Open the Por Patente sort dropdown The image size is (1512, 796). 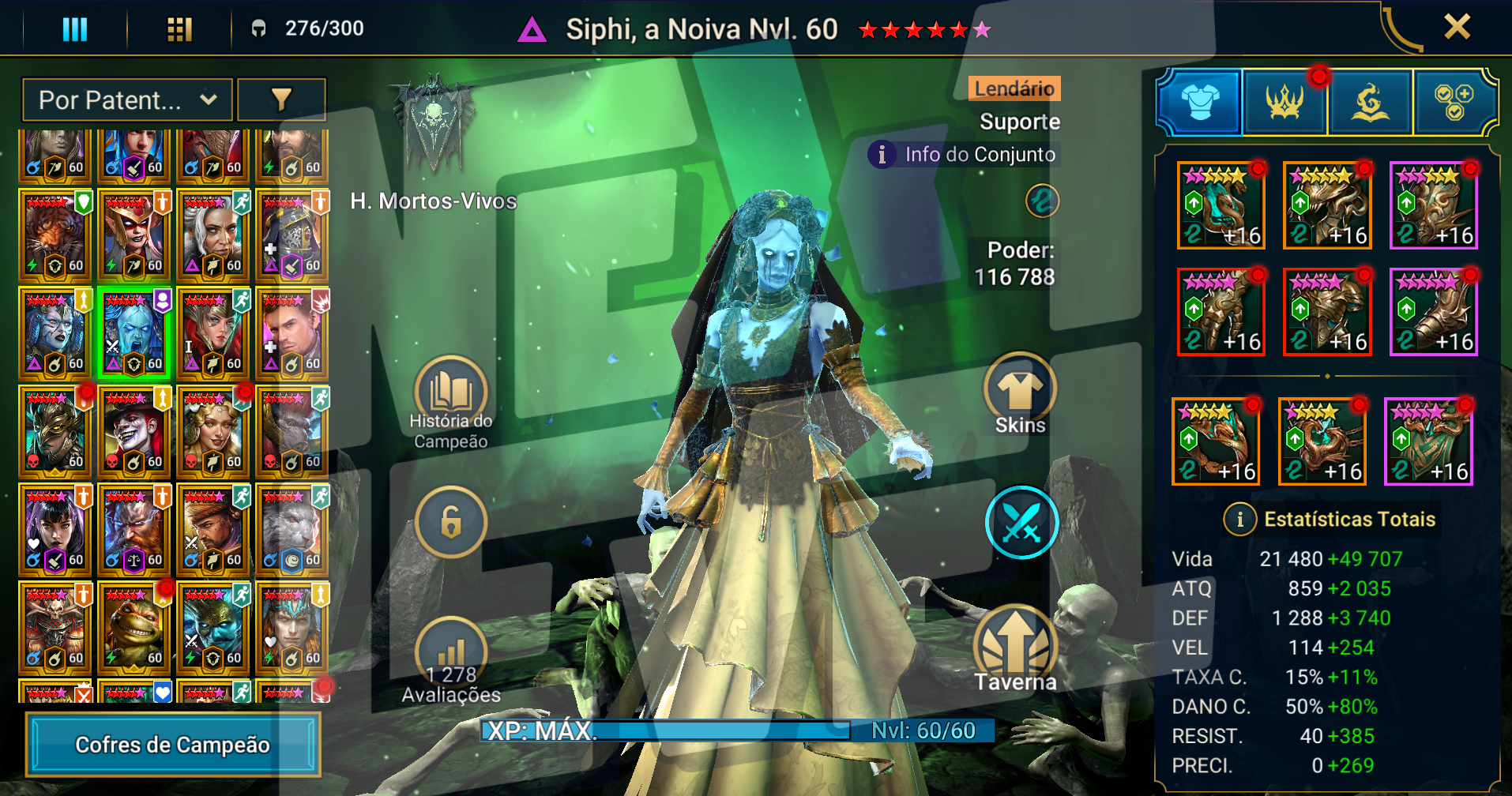pos(127,100)
